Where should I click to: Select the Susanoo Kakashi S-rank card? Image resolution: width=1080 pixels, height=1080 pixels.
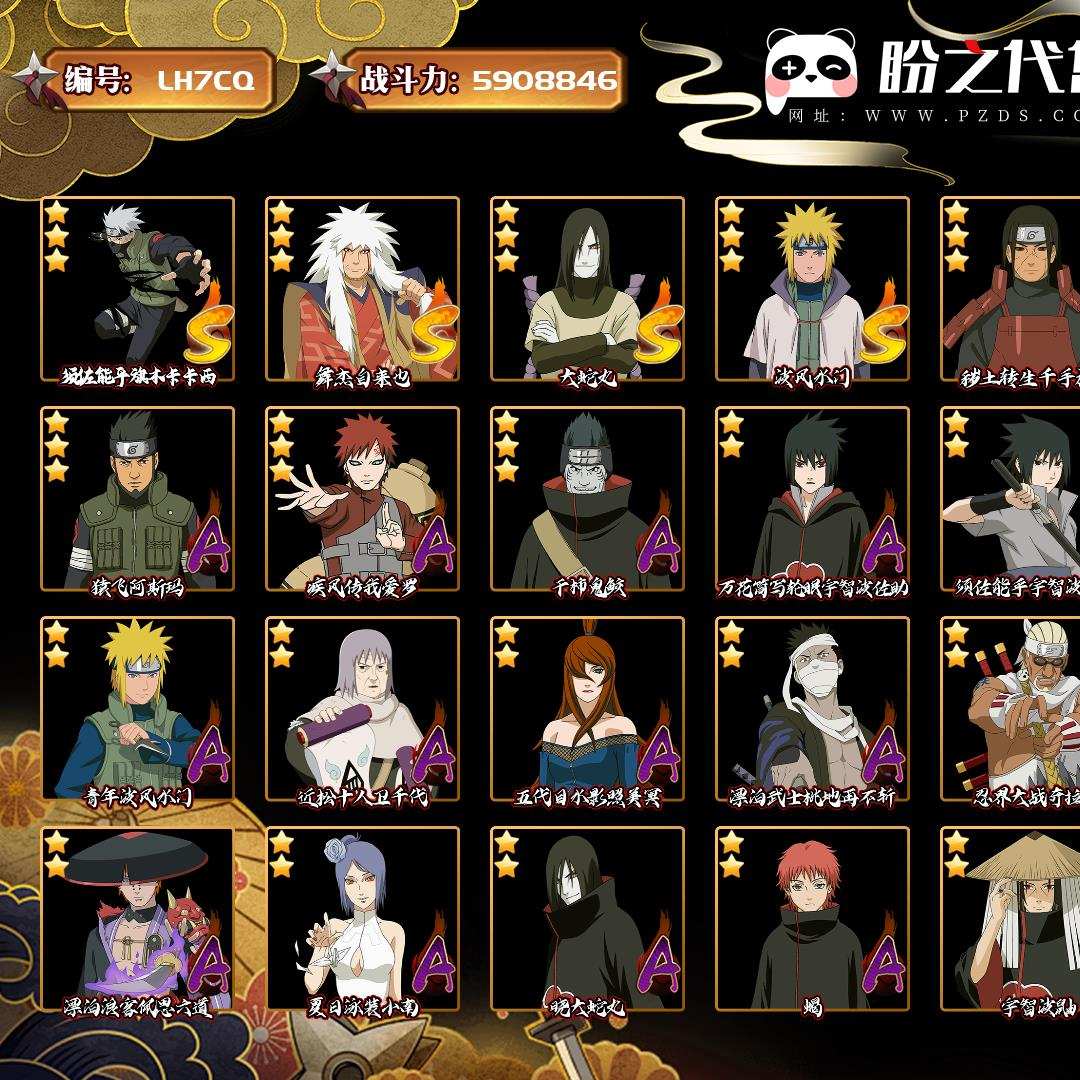pyautogui.click(x=137, y=288)
